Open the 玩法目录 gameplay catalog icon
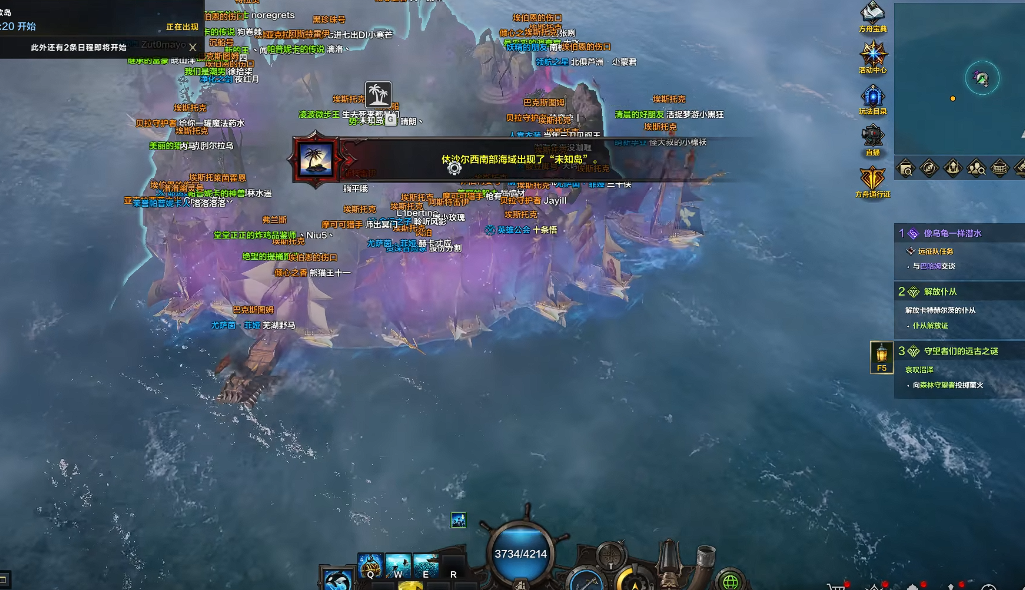Viewport: 1025px width, 590px height. [x=873, y=96]
